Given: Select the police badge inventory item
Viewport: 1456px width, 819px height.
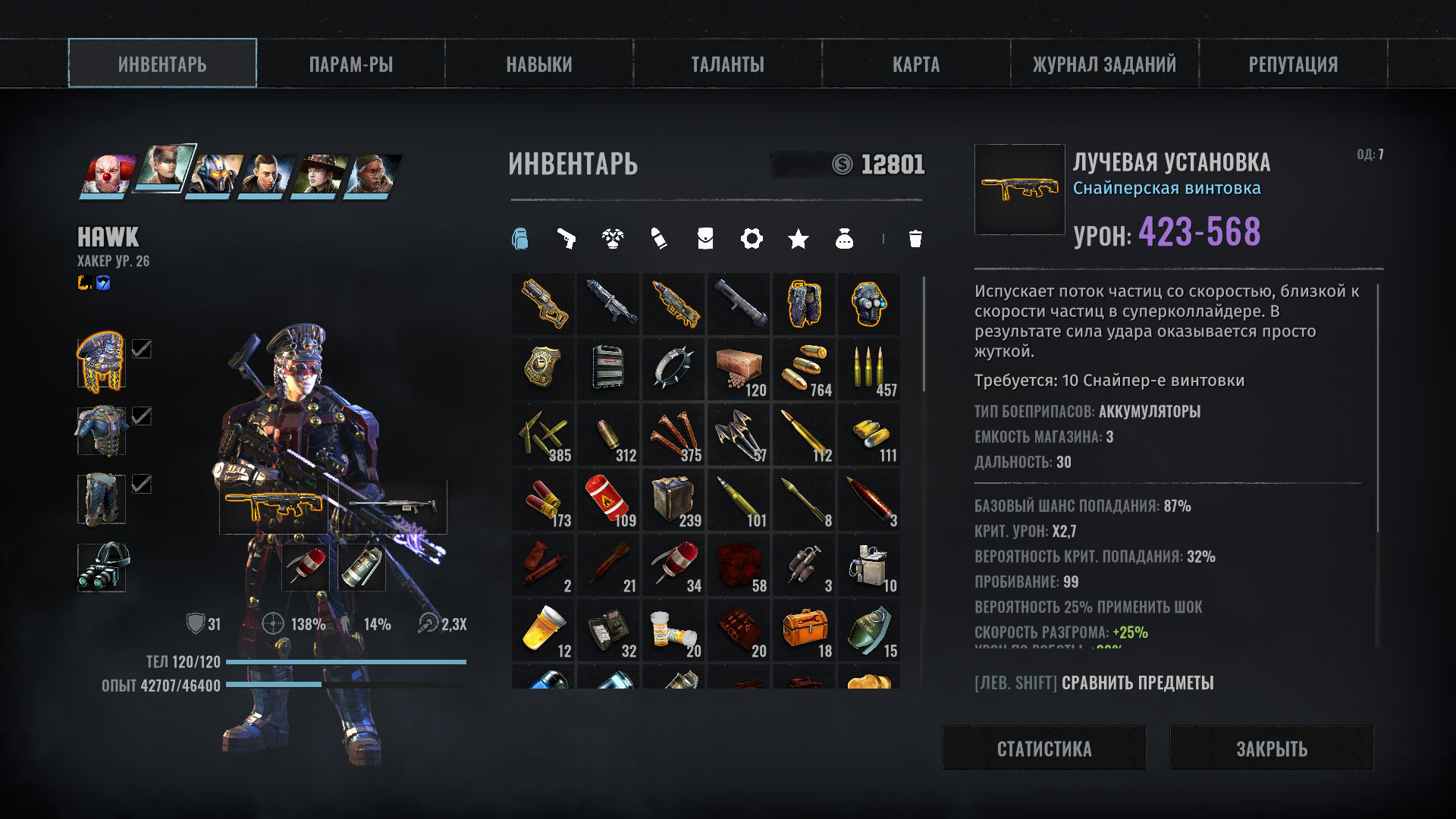Looking at the screenshot, I should point(543,369).
